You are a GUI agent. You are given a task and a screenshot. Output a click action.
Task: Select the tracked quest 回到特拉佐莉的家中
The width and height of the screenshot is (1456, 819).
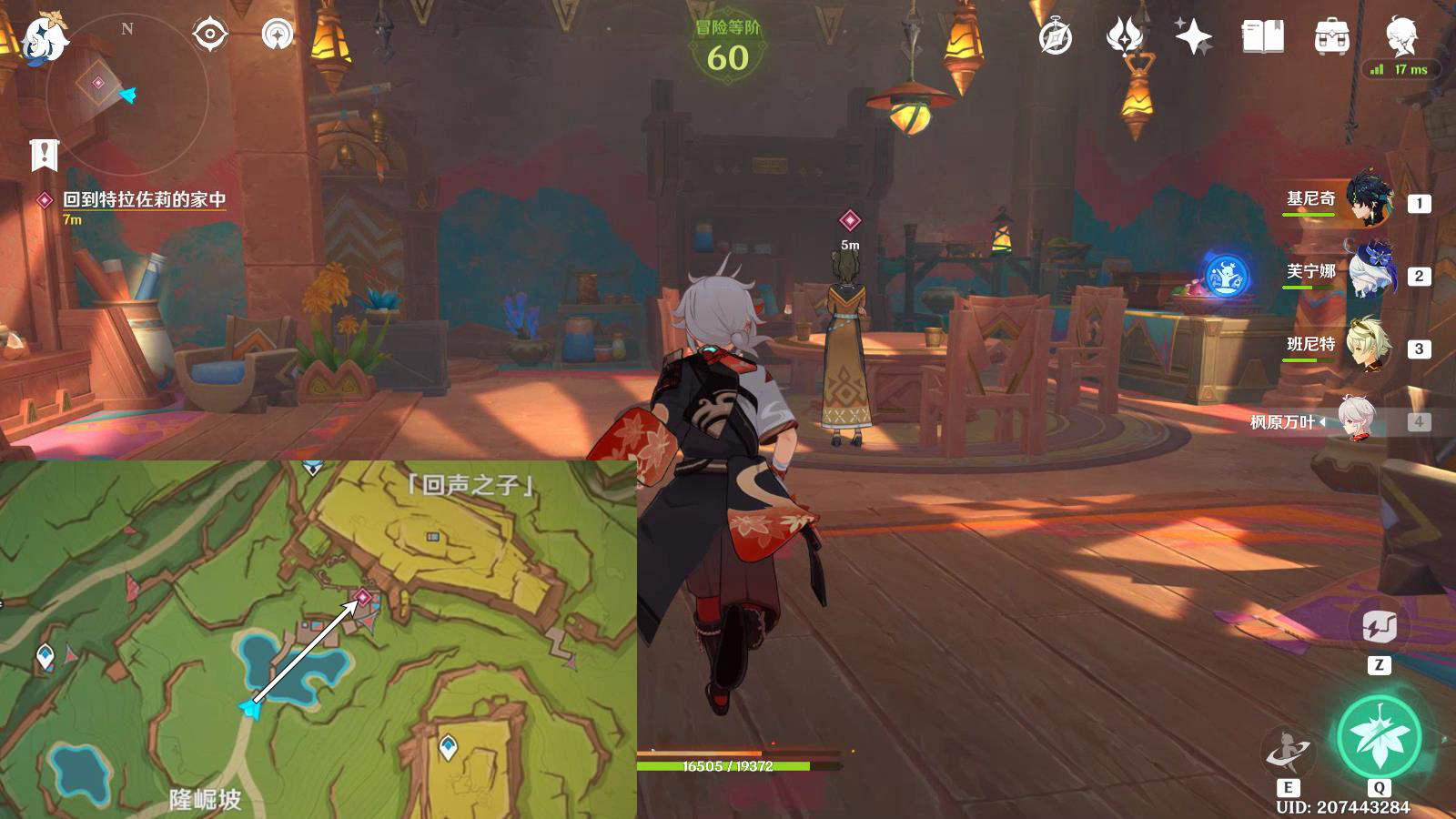pos(144,199)
